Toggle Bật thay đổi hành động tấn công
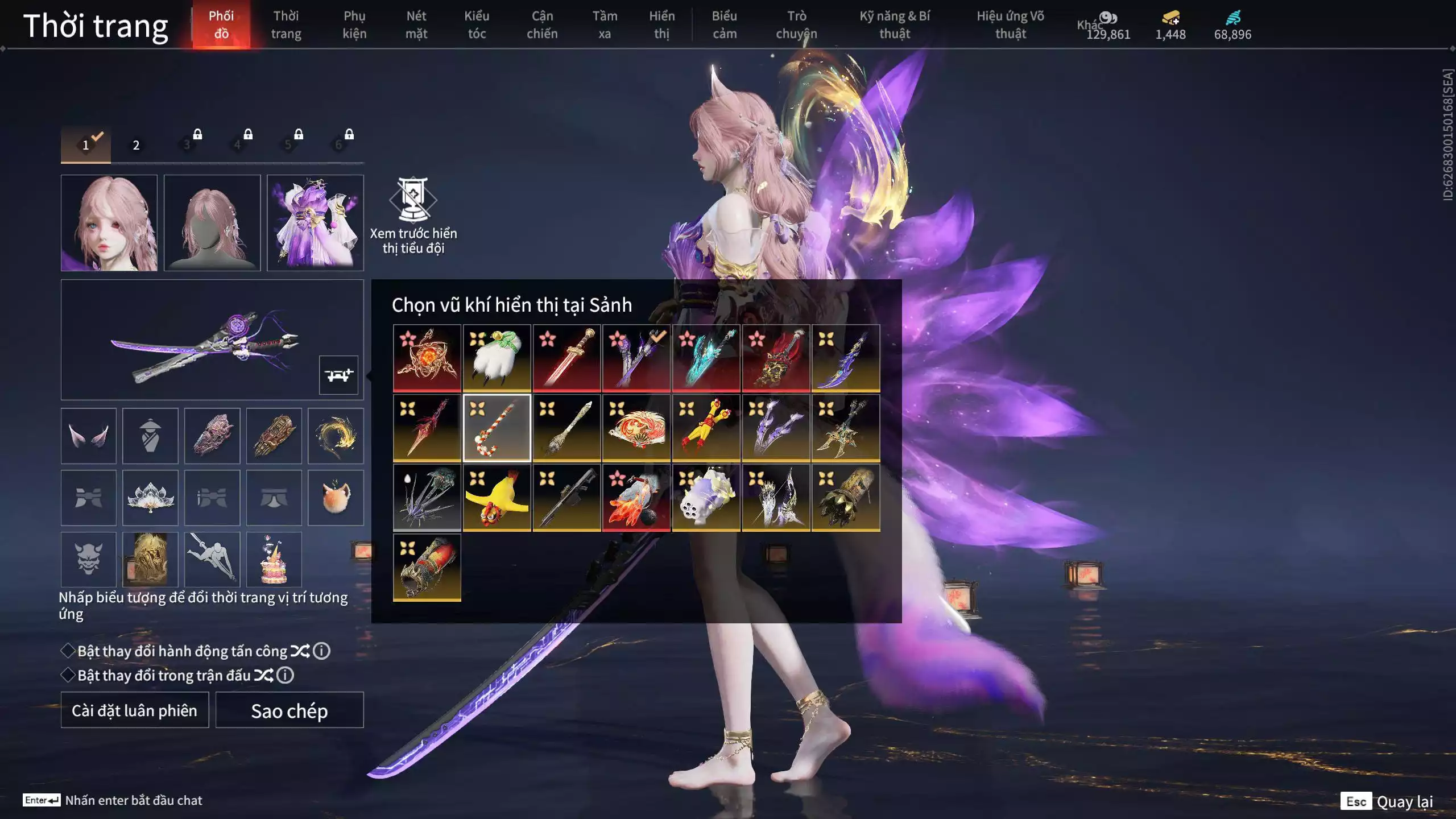Image resolution: width=1456 pixels, height=819 pixels. [x=68, y=651]
